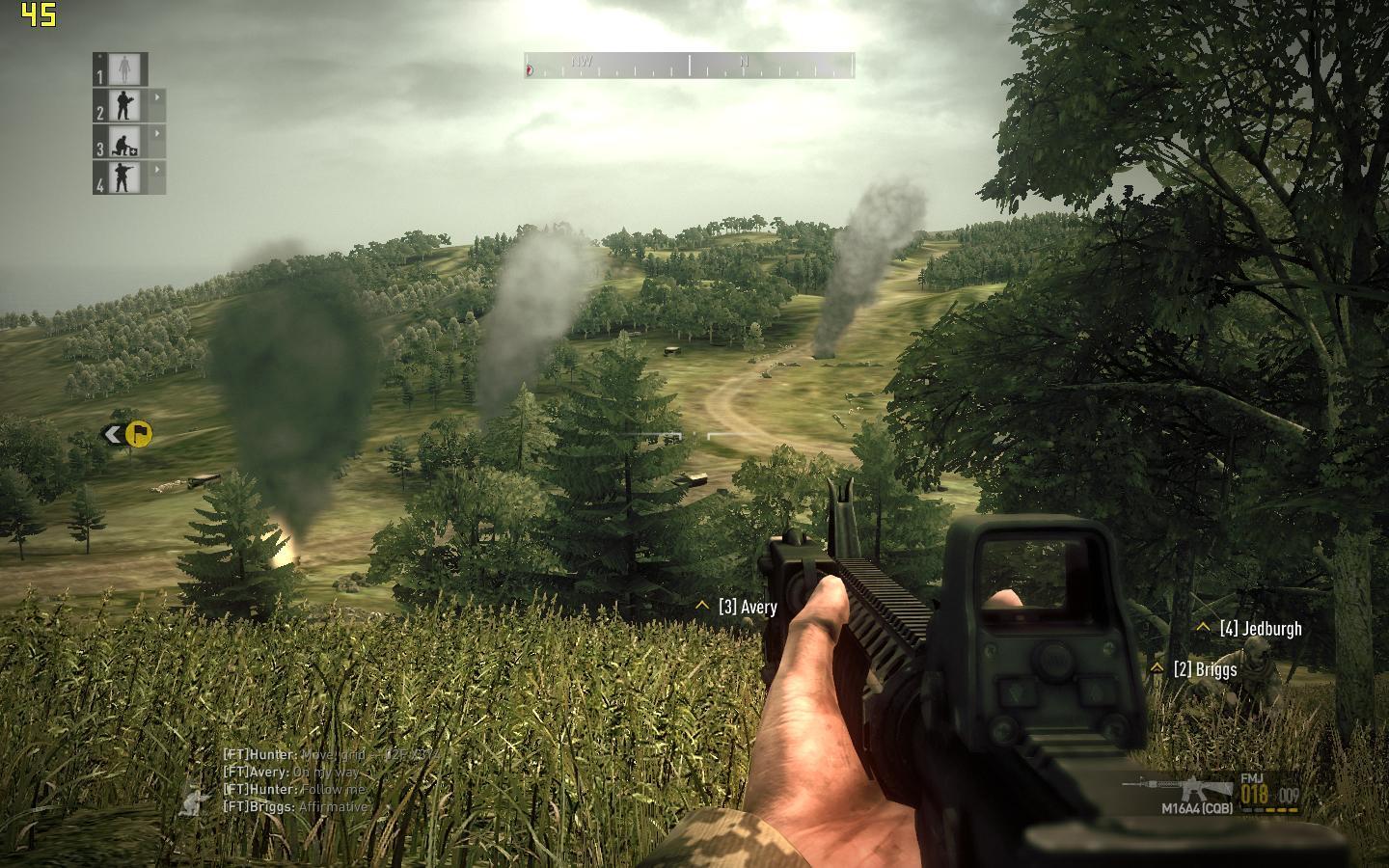Image resolution: width=1389 pixels, height=868 pixels.
Task: Select squad member 1 body status slot
Action: (122, 69)
